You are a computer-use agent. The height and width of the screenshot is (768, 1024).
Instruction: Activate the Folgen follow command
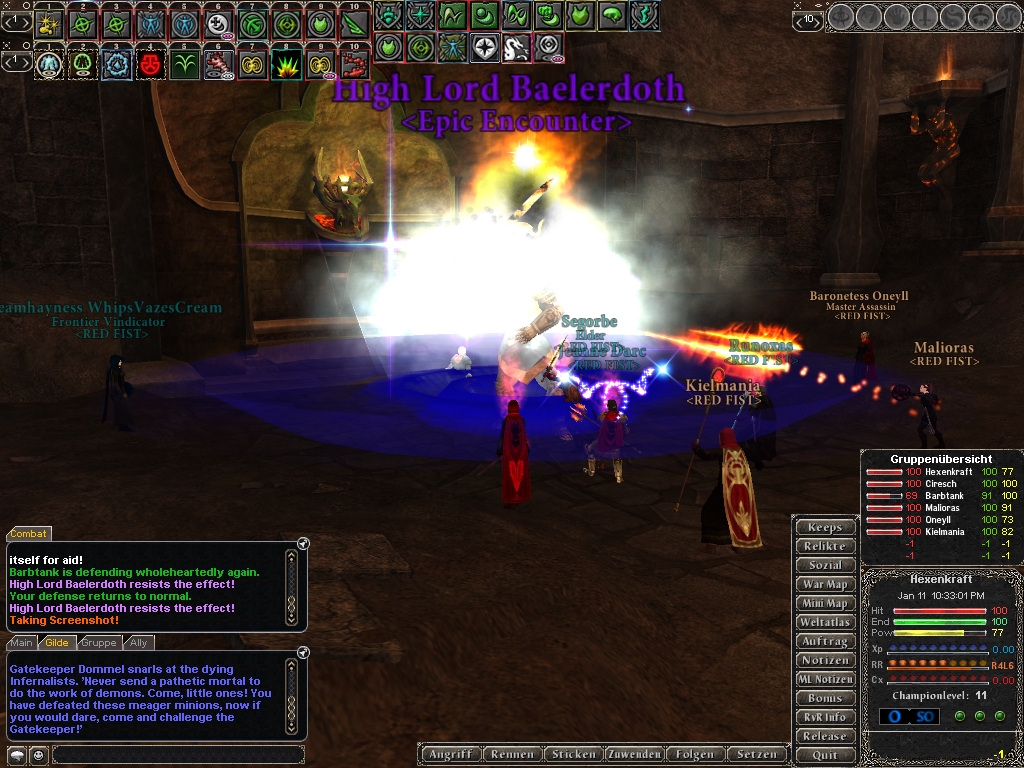click(x=694, y=754)
